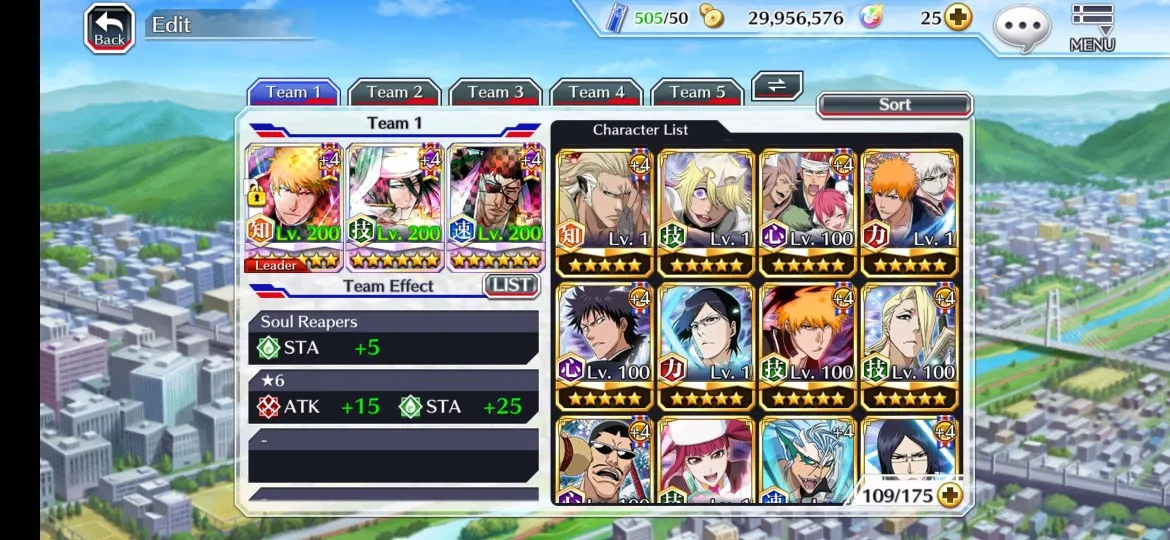This screenshot has height=540, width=1170.
Task: Open the chat speech bubble
Action: click(1022, 27)
